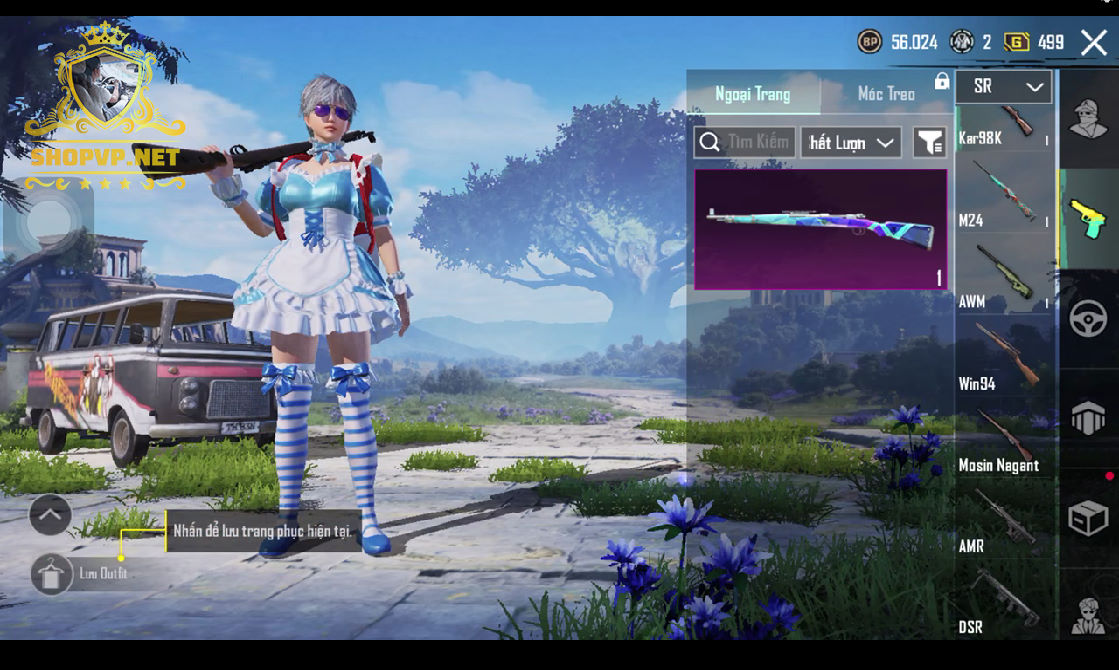This screenshot has height=670, width=1119.
Task: Open the steering wheel vehicle category
Action: point(1088,319)
